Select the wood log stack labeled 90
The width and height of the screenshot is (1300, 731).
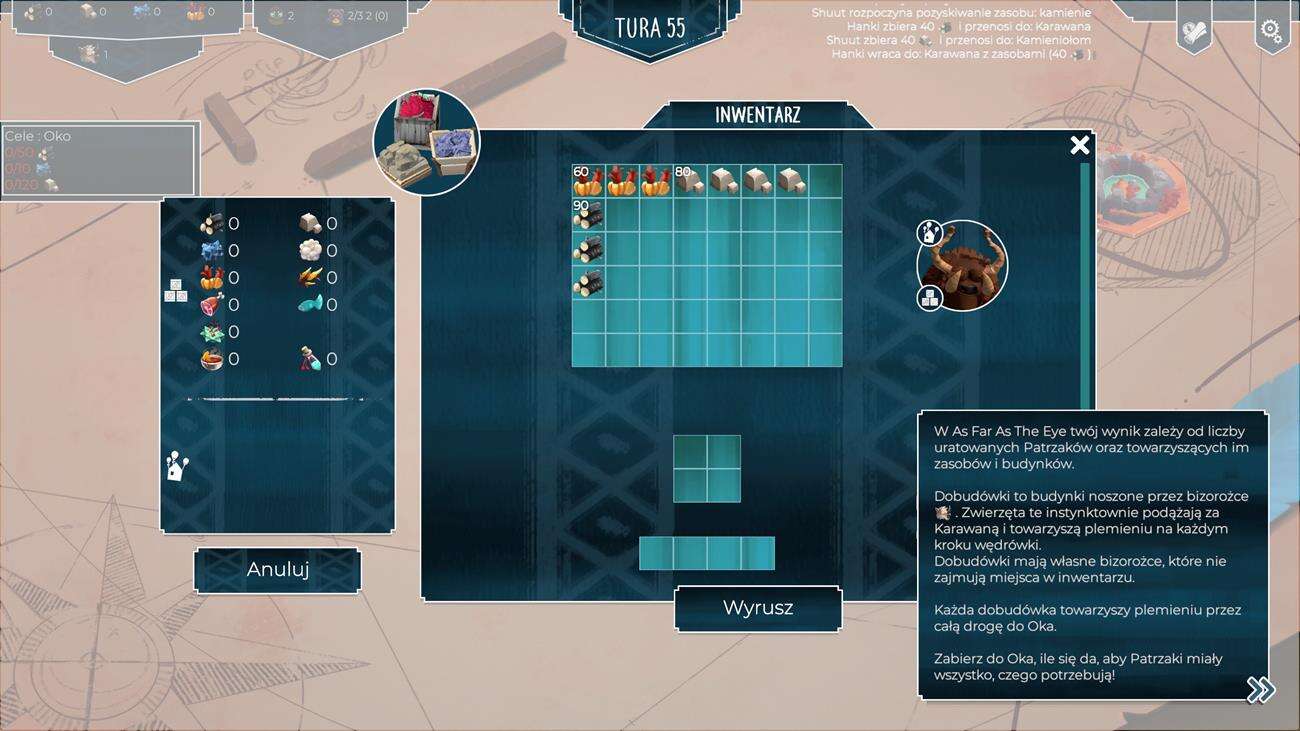588,215
